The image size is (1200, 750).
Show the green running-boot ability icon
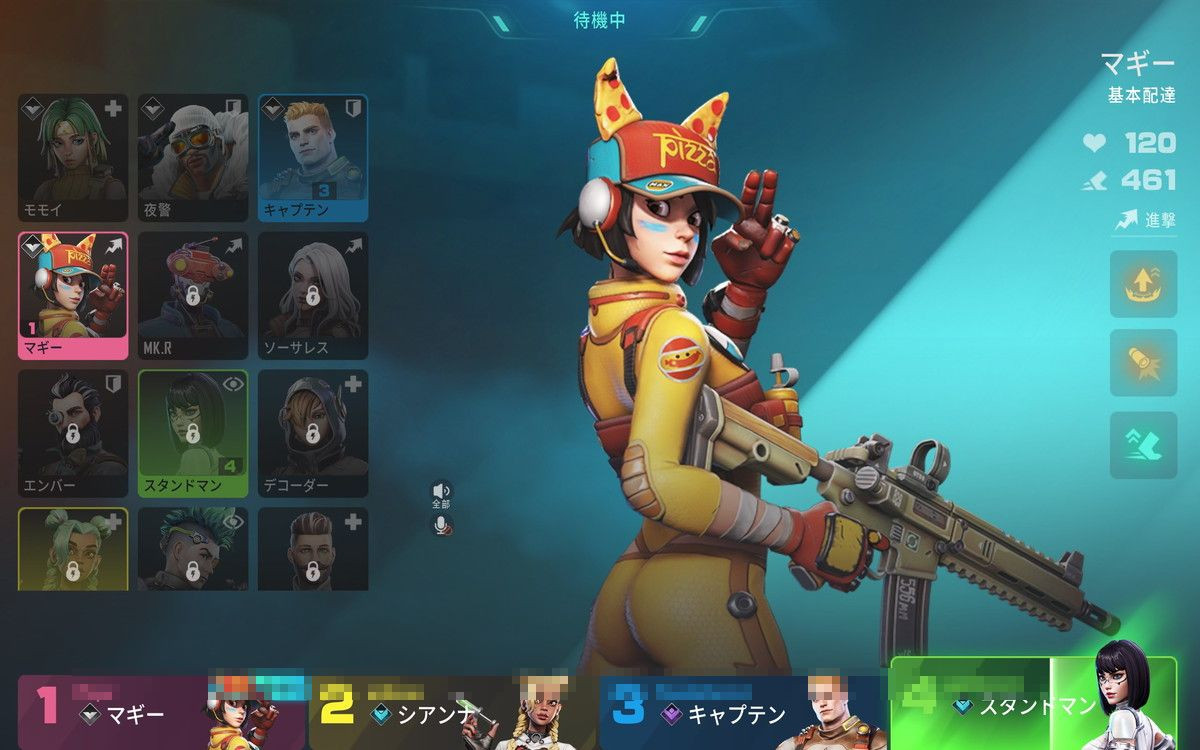click(x=1143, y=444)
